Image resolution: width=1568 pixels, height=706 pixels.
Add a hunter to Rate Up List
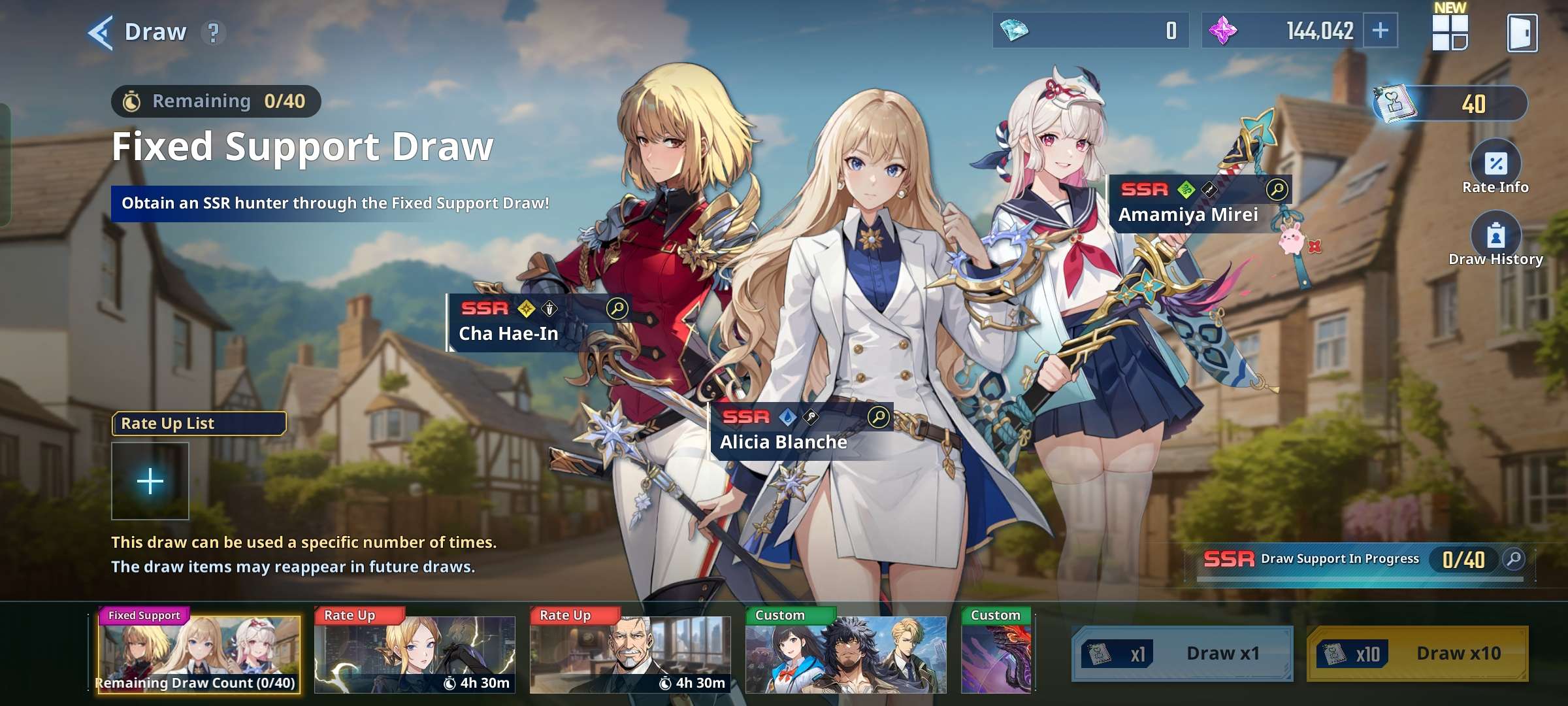[150, 481]
